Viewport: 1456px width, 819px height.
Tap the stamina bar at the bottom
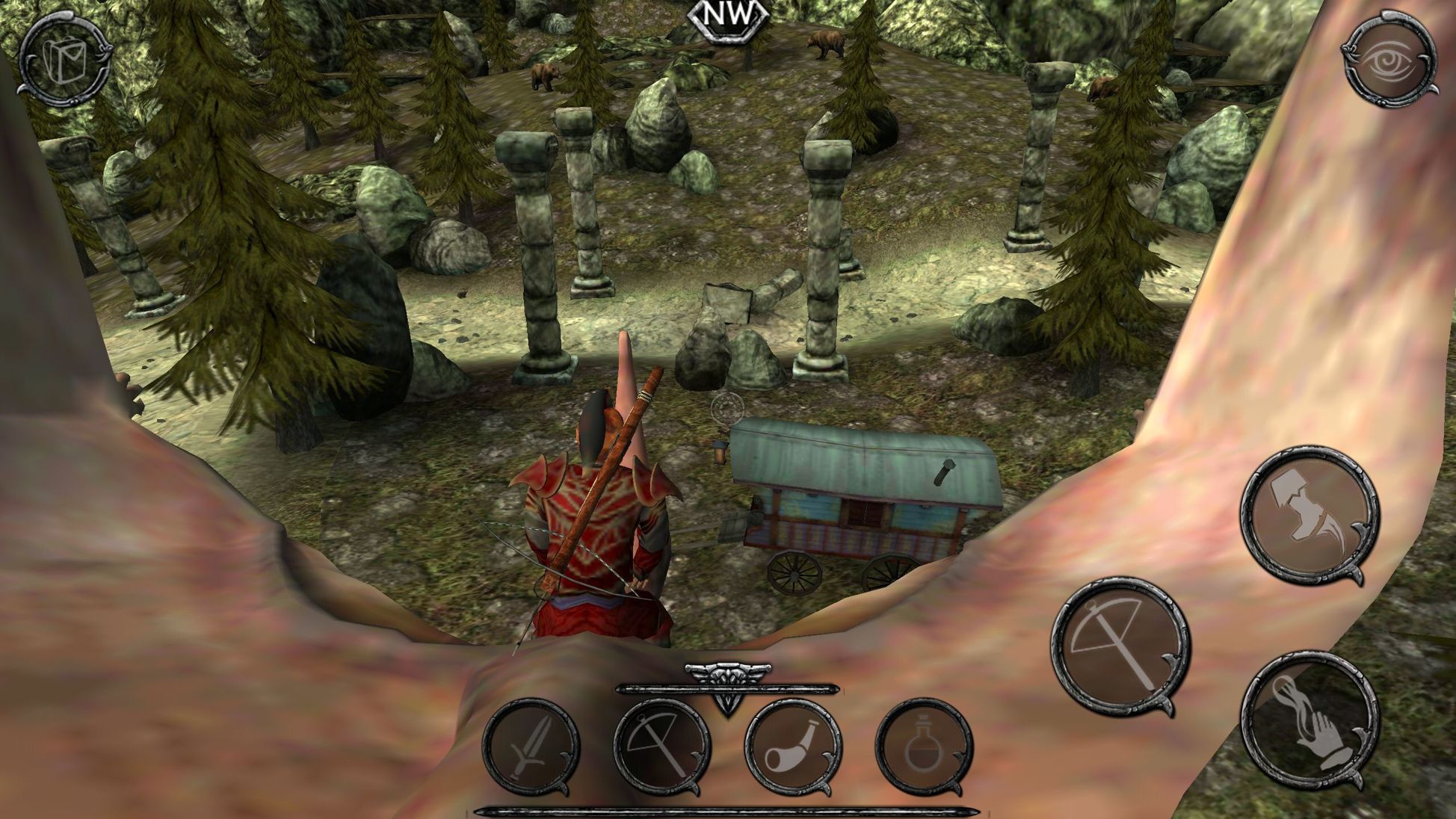pyautogui.click(x=727, y=809)
